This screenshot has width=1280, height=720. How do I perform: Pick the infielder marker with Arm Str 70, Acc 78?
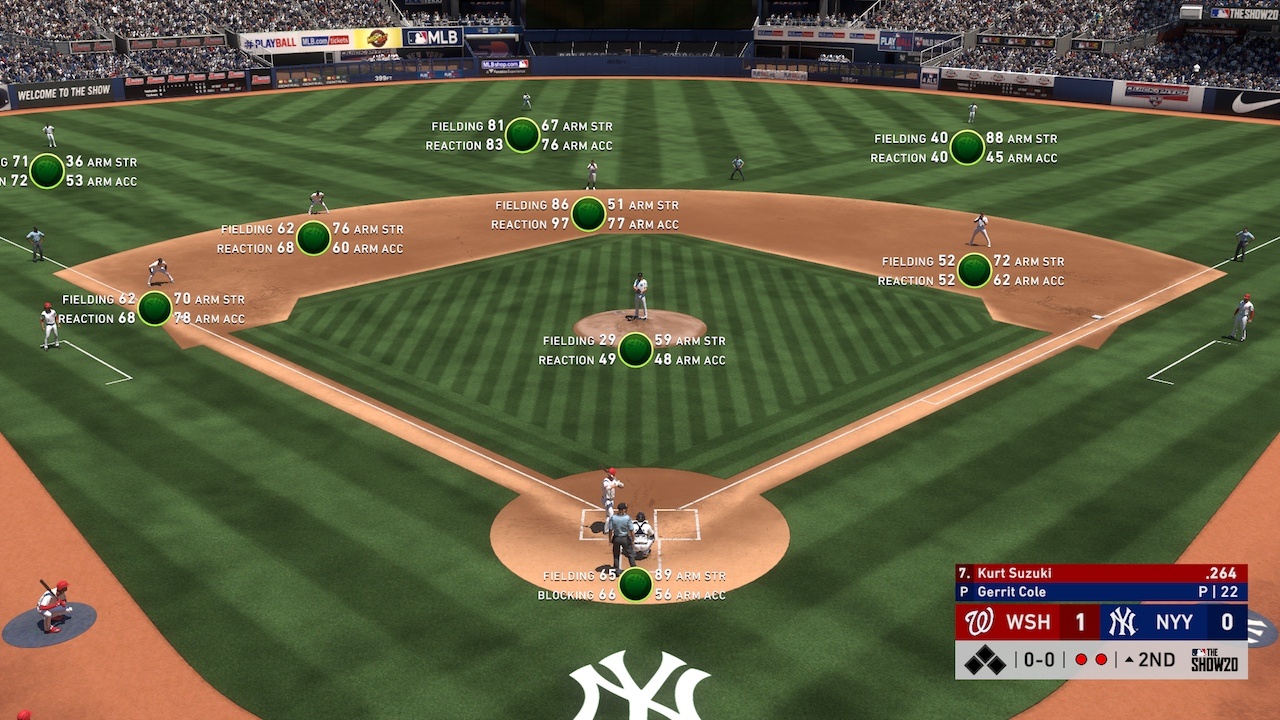tap(154, 308)
